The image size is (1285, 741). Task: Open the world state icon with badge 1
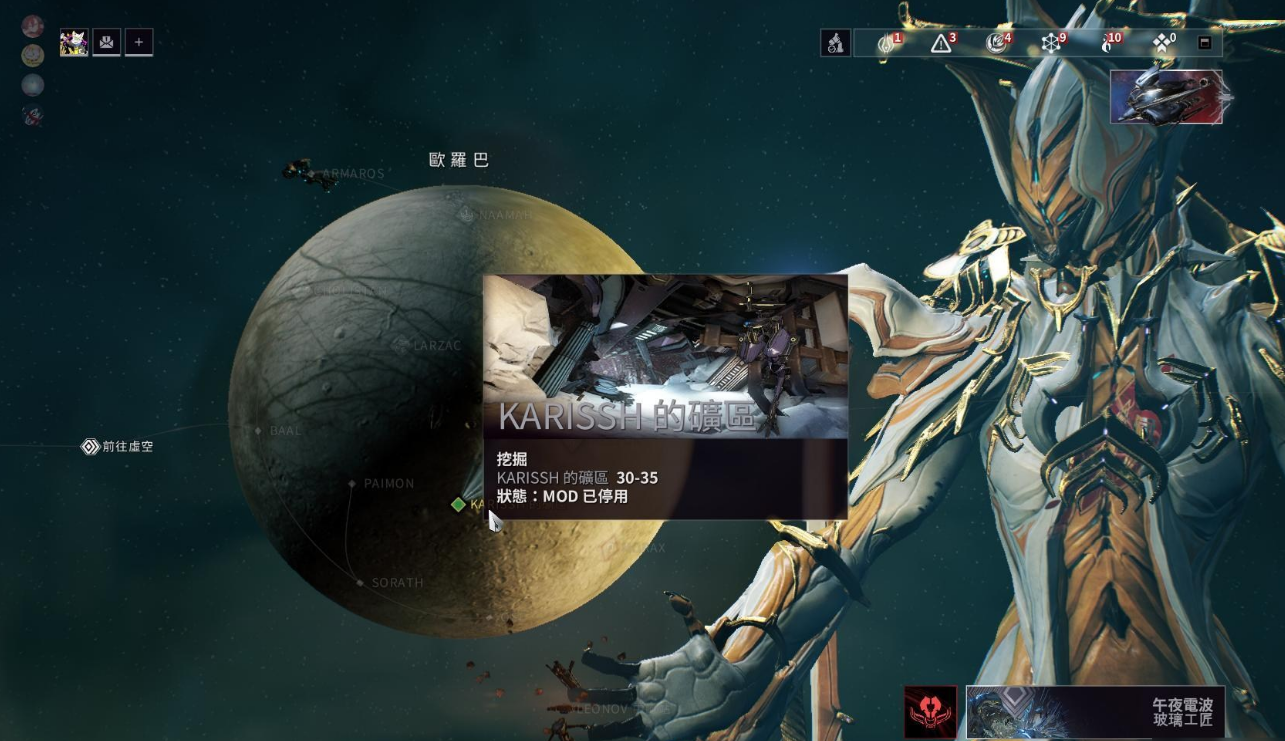coord(886,43)
